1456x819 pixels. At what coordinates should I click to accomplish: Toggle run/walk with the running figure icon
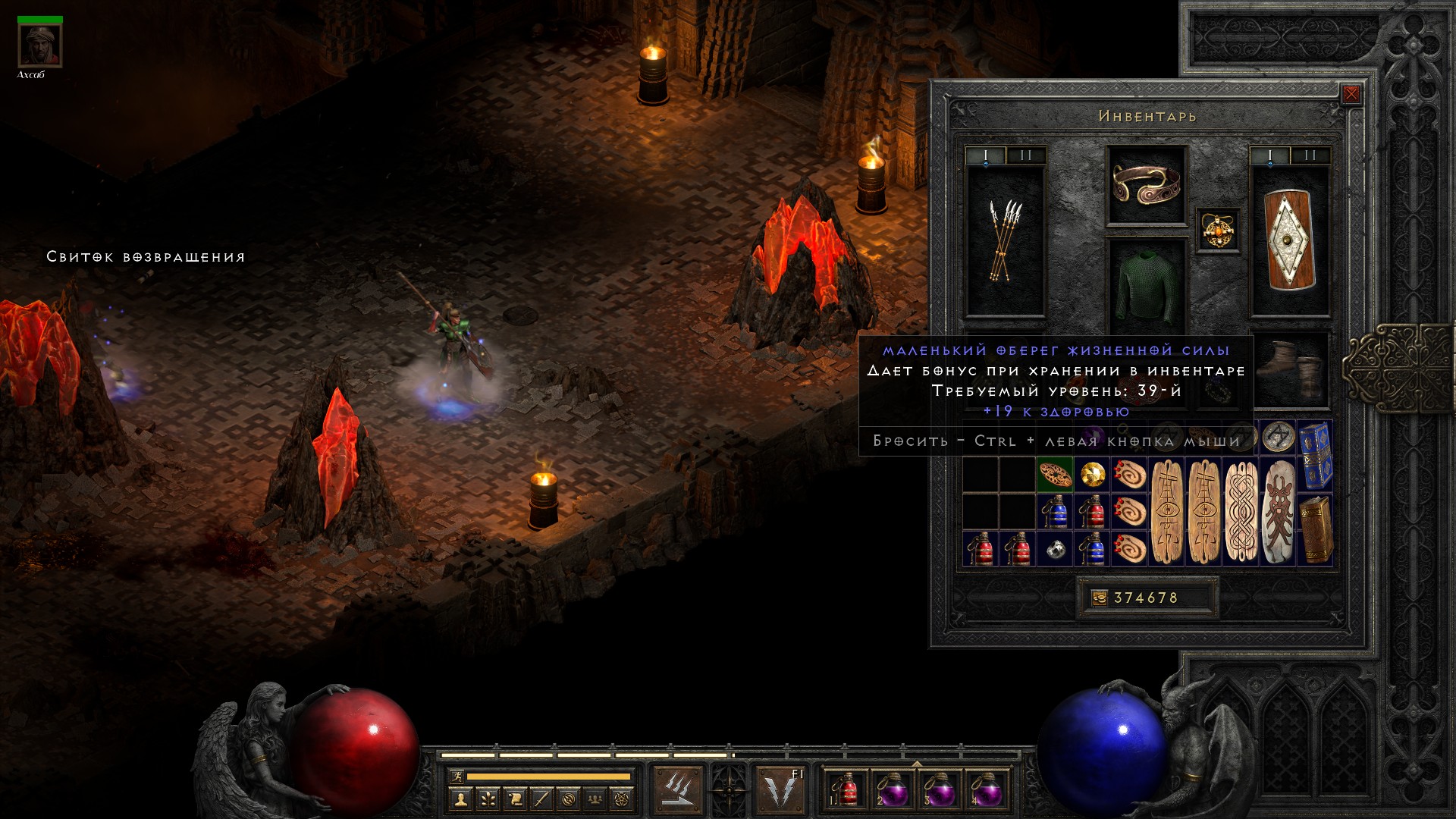click(x=457, y=777)
